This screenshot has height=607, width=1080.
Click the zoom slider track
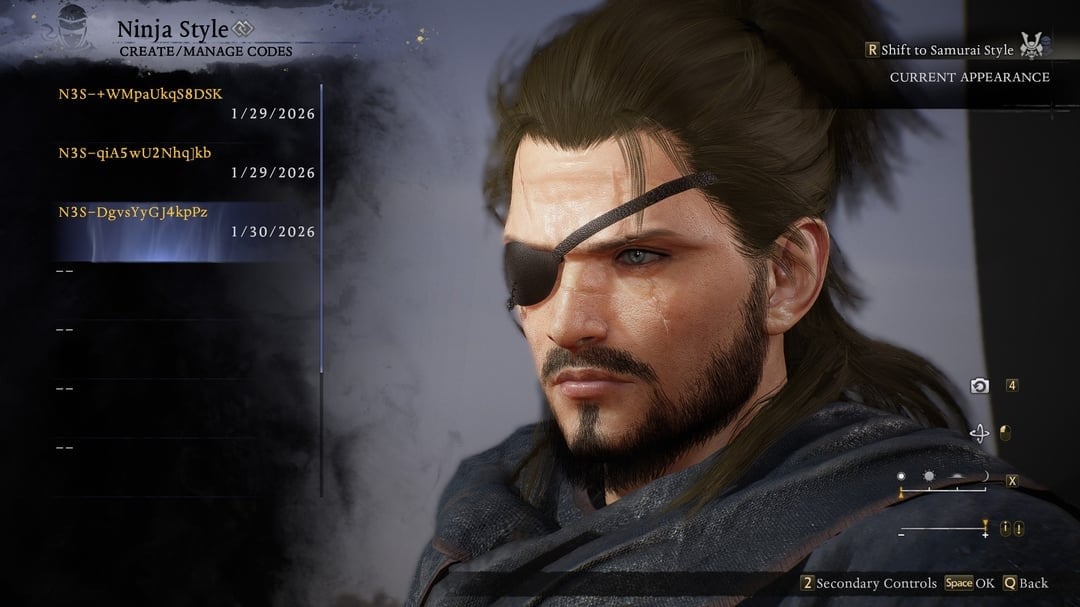(942, 529)
